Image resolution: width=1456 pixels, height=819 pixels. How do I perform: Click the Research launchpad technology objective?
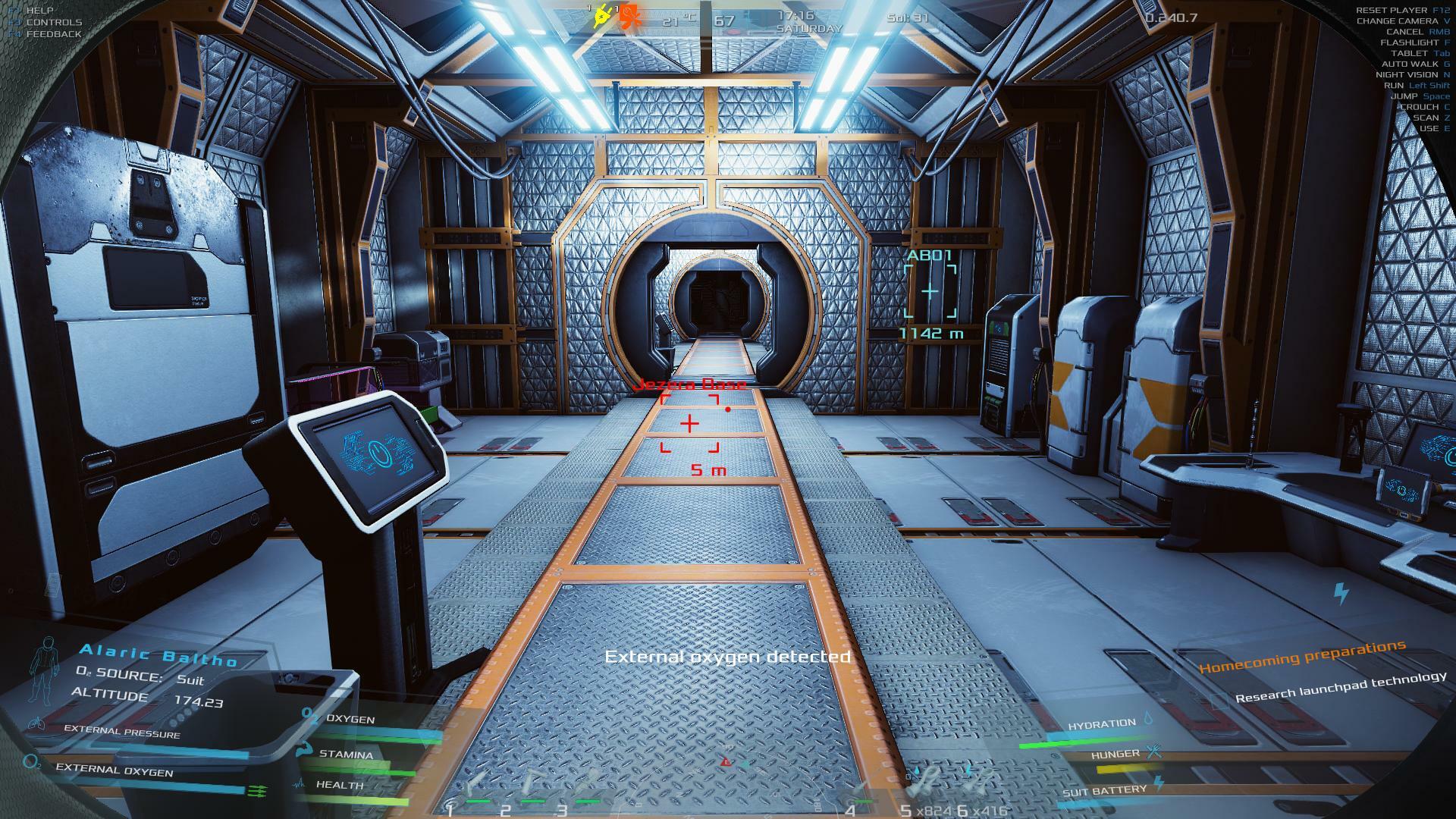(1340, 687)
